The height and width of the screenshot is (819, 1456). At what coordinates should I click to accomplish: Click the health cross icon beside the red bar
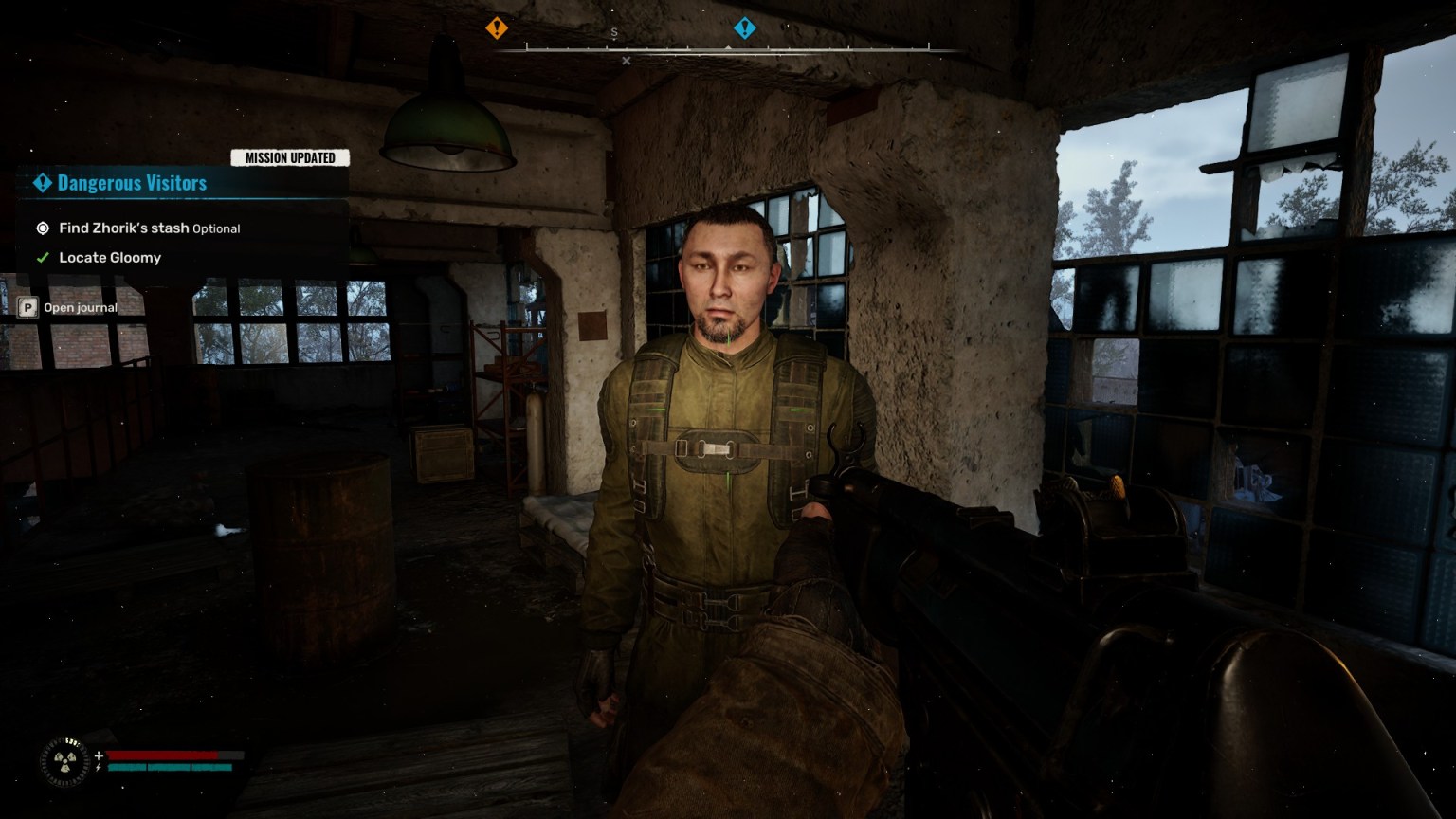coord(99,755)
